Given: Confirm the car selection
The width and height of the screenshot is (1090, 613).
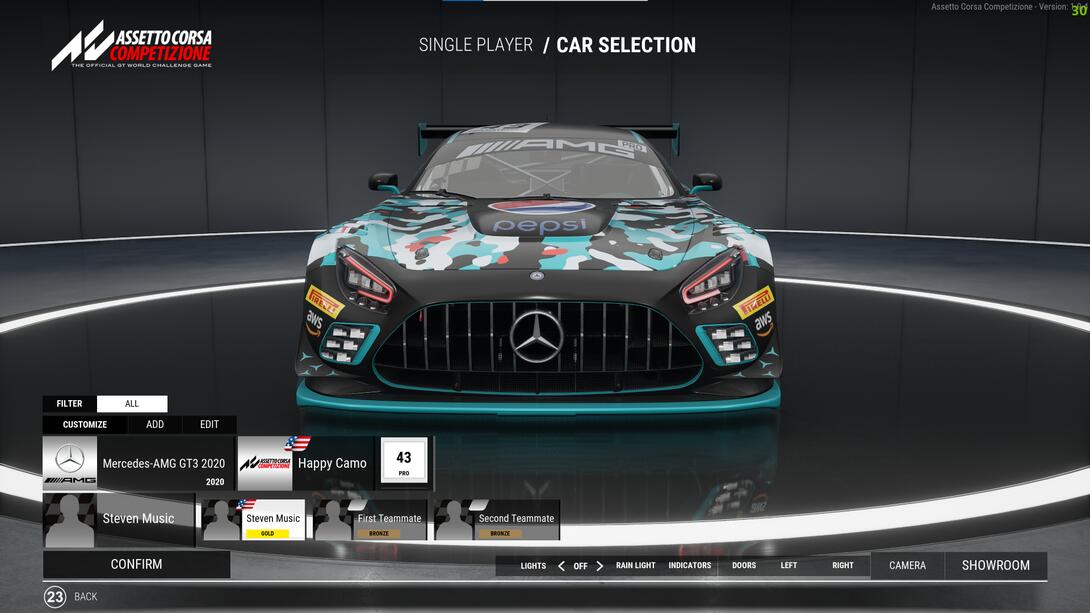Looking at the screenshot, I should point(136,564).
